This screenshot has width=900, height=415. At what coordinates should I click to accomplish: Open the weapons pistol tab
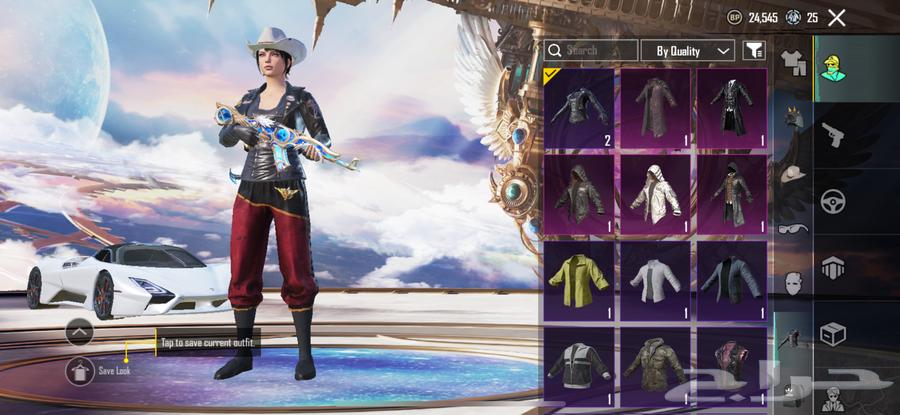832,134
